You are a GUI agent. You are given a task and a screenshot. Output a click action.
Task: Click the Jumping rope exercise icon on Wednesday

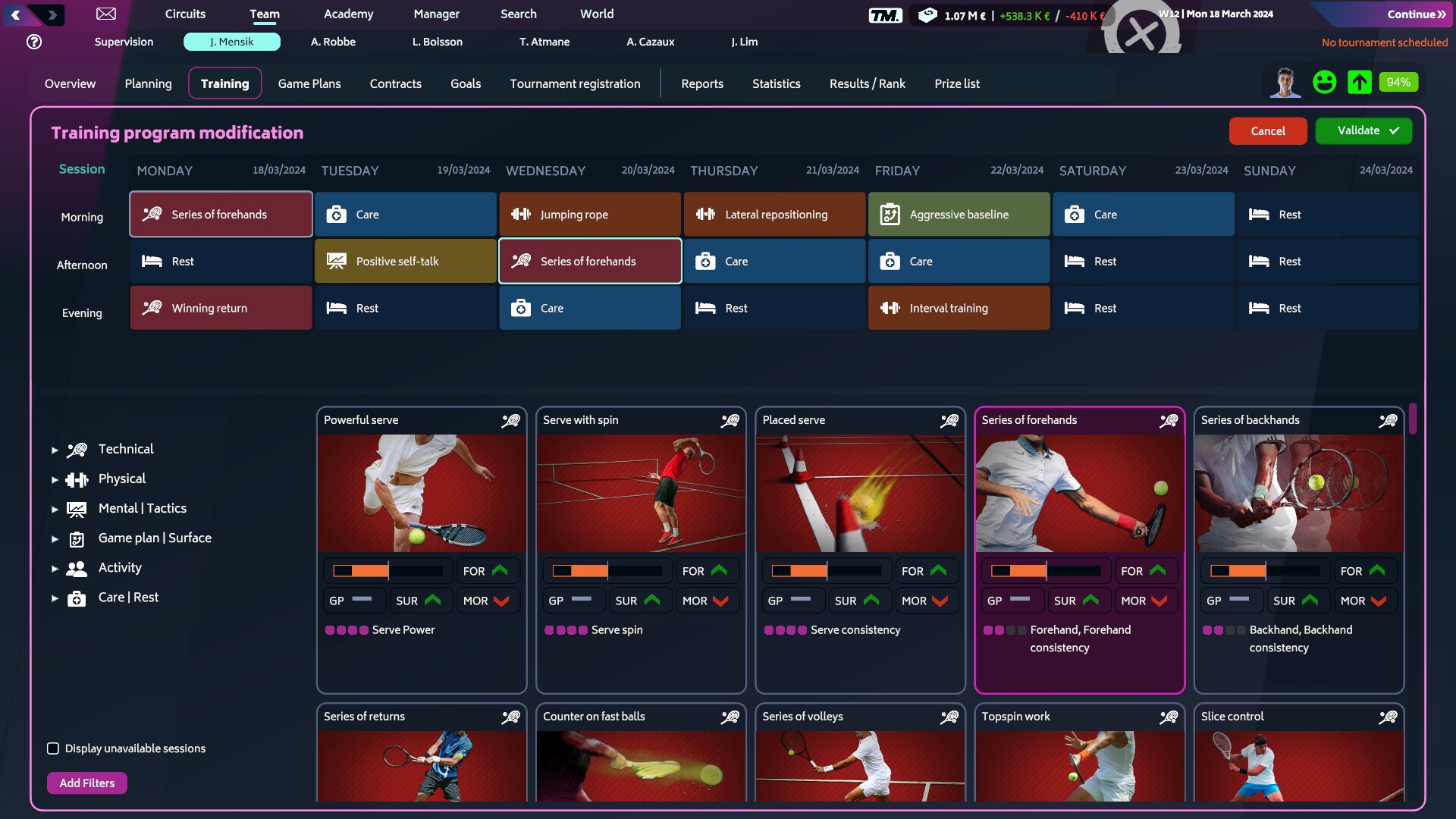tap(521, 214)
